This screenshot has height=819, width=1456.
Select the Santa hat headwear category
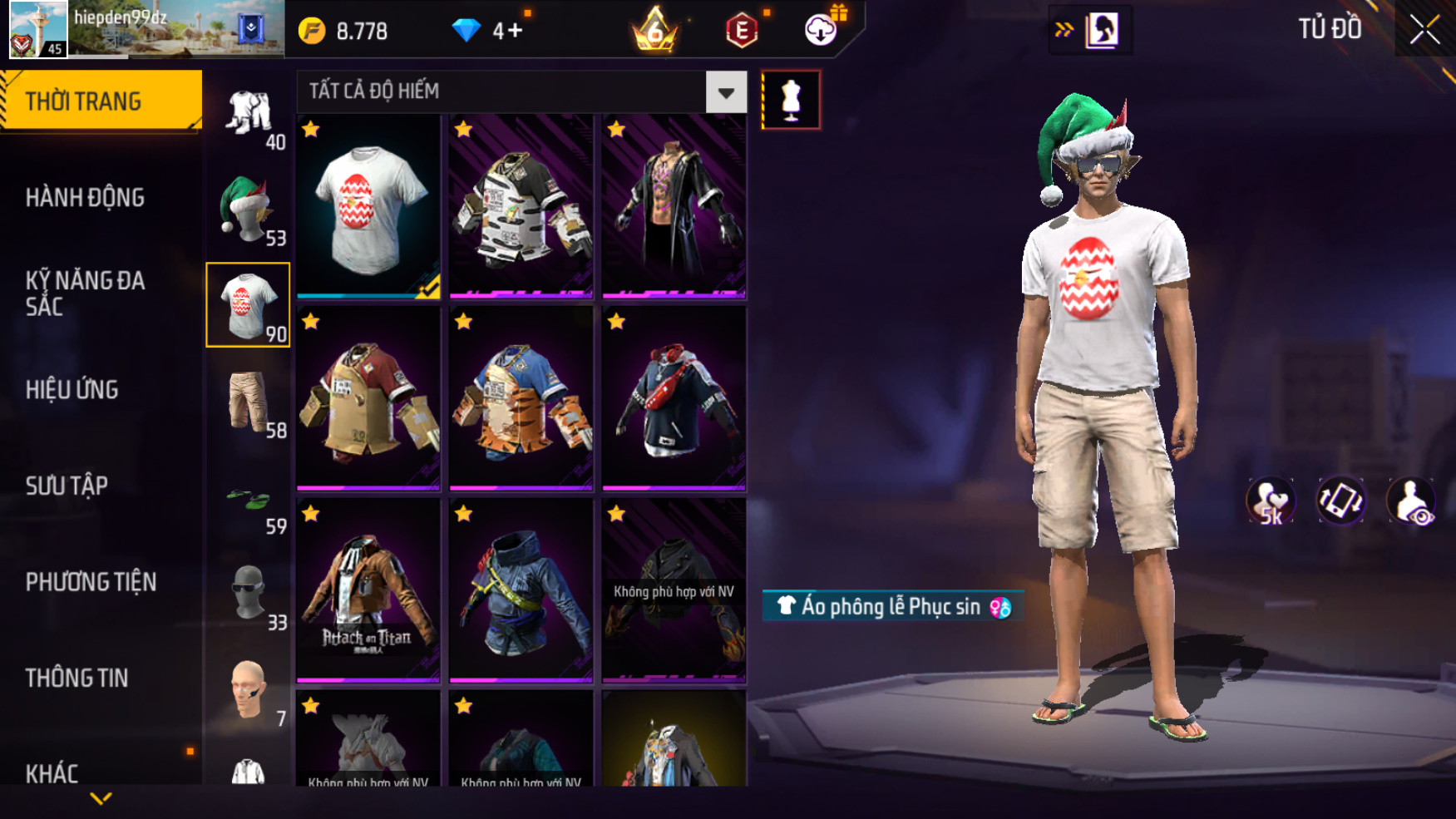pos(248,210)
